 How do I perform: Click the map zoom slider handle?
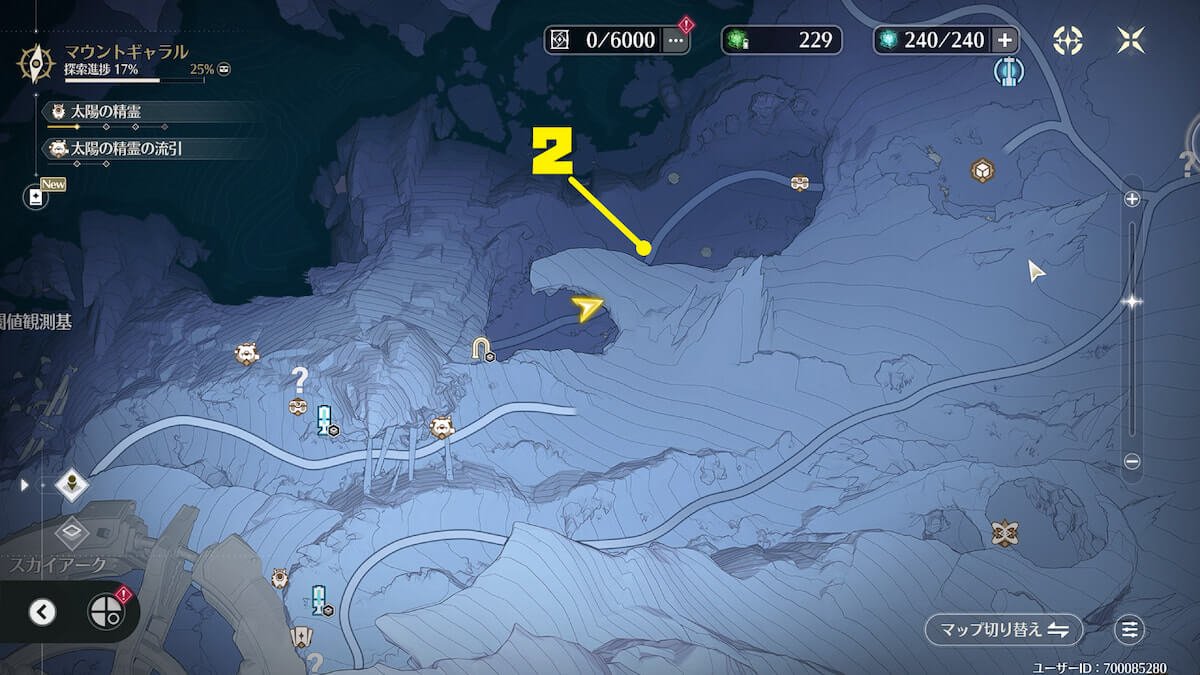pyautogui.click(x=1132, y=300)
